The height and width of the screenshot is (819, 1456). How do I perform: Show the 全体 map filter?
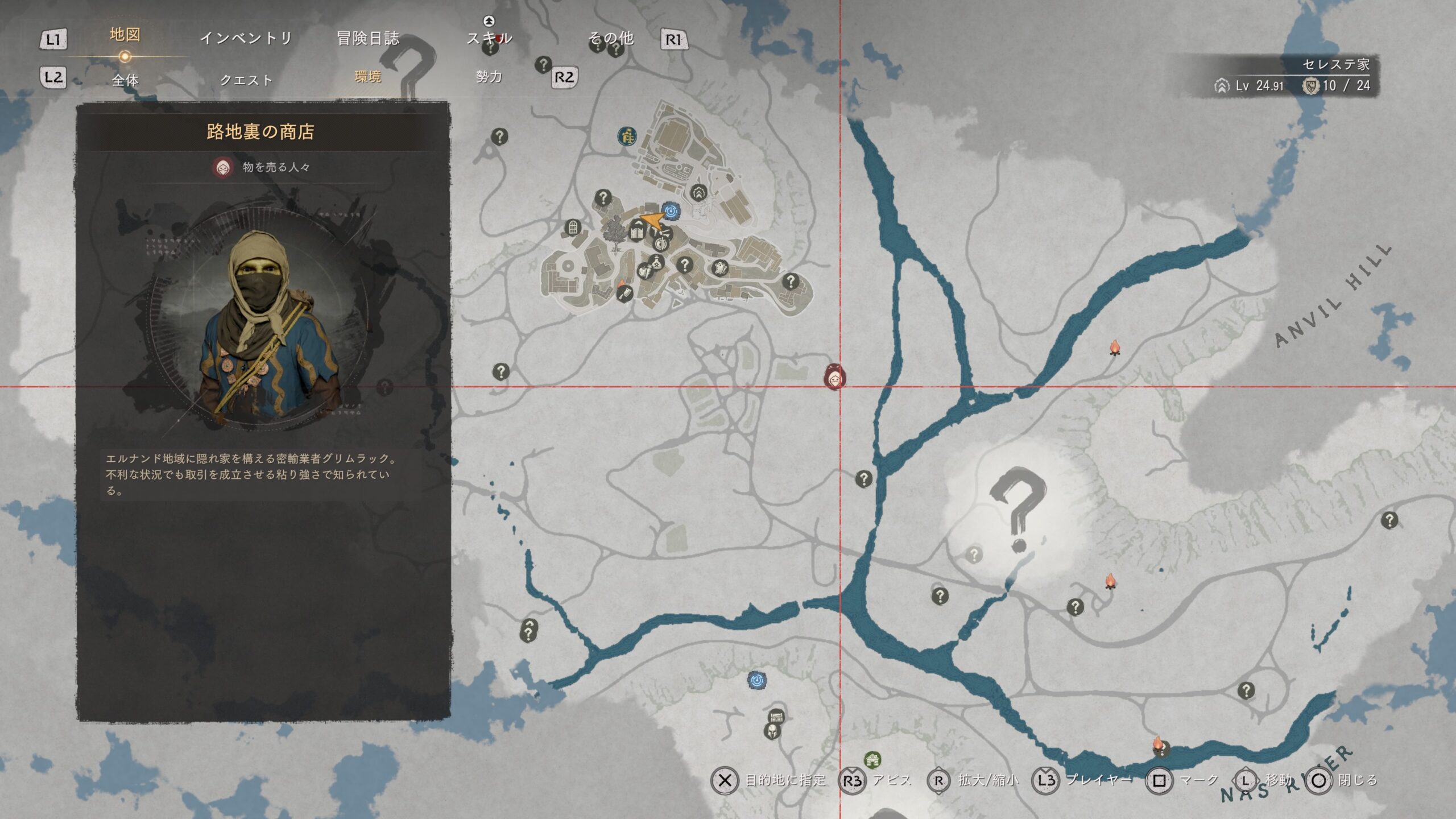pyautogui.click(x=125, y=80)
